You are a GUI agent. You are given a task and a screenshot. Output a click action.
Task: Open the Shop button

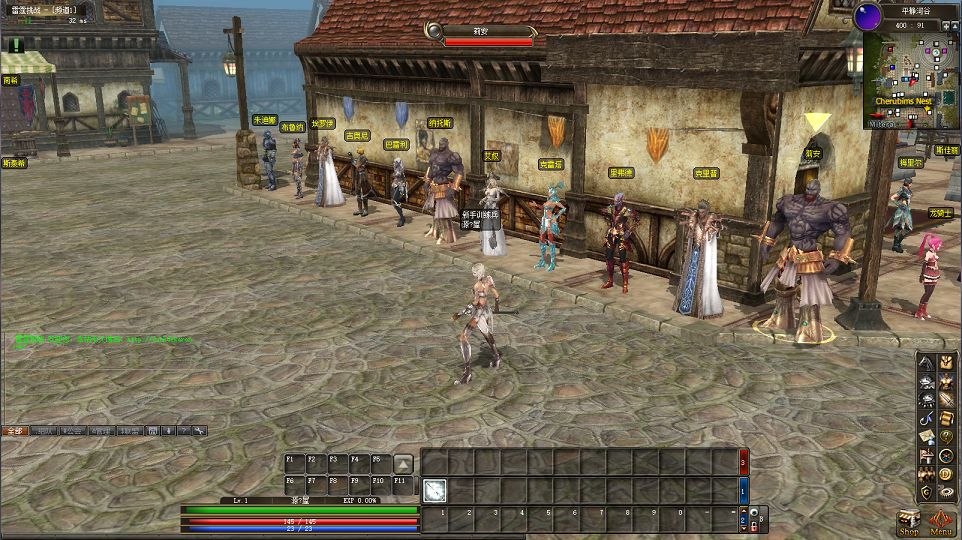(x=908, y=523)
